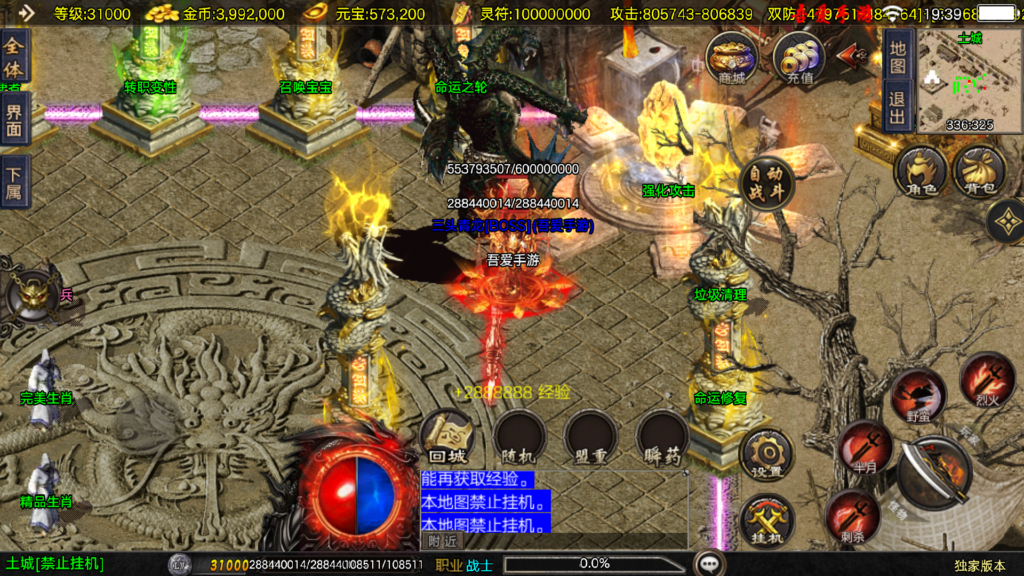The height and width of the screenshot is (576, 1024).
Task: Use the 回城 return scroll slot
Action: [447, 437]
